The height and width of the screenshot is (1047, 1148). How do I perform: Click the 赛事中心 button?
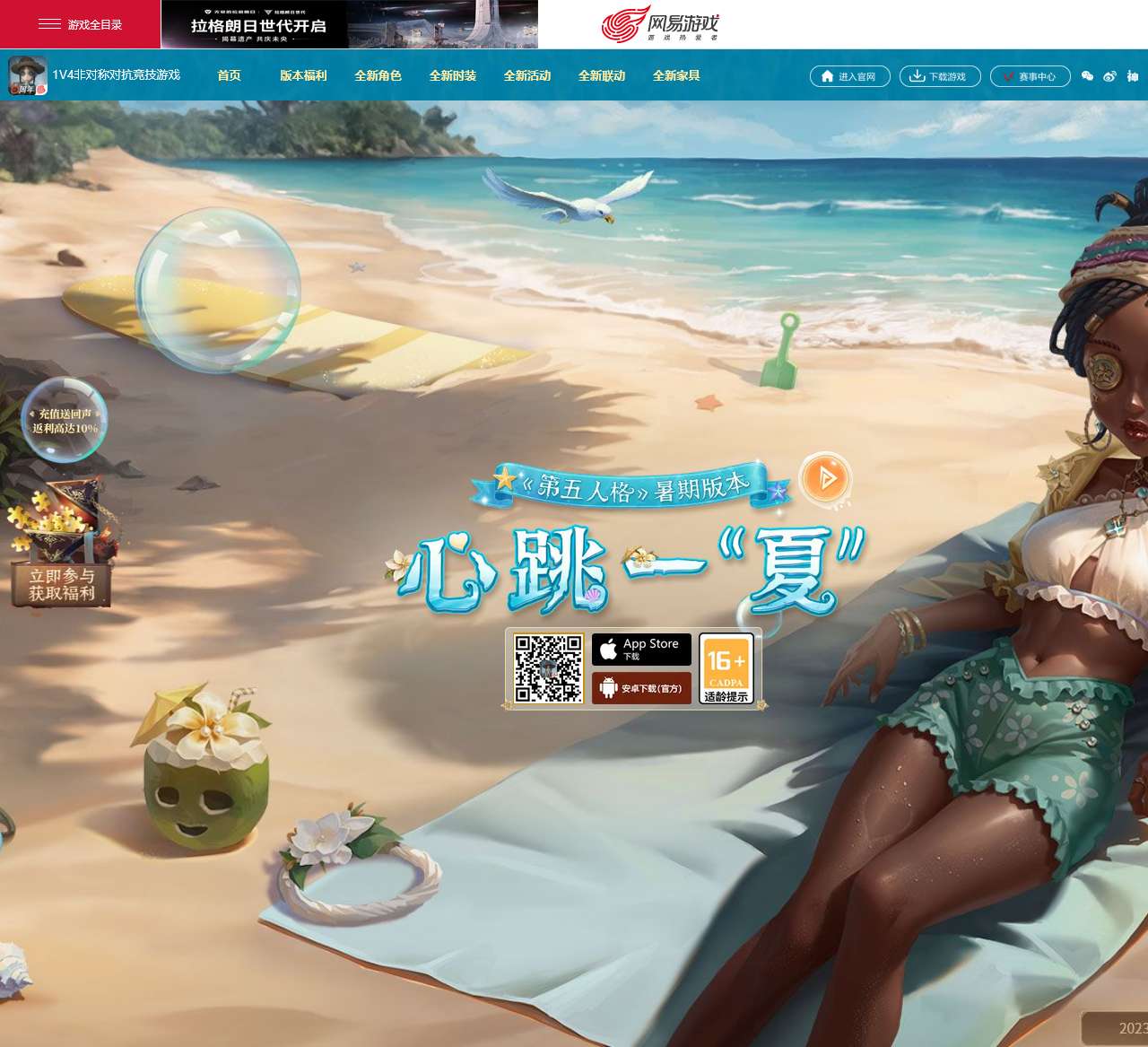click(1031, 76)
